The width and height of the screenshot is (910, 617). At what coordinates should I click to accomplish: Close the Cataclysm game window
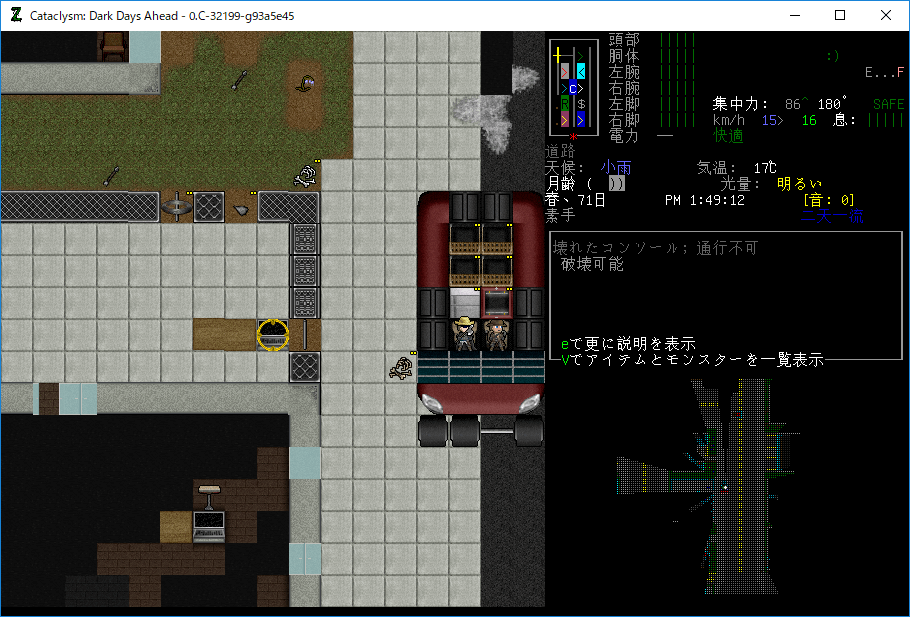885,15
